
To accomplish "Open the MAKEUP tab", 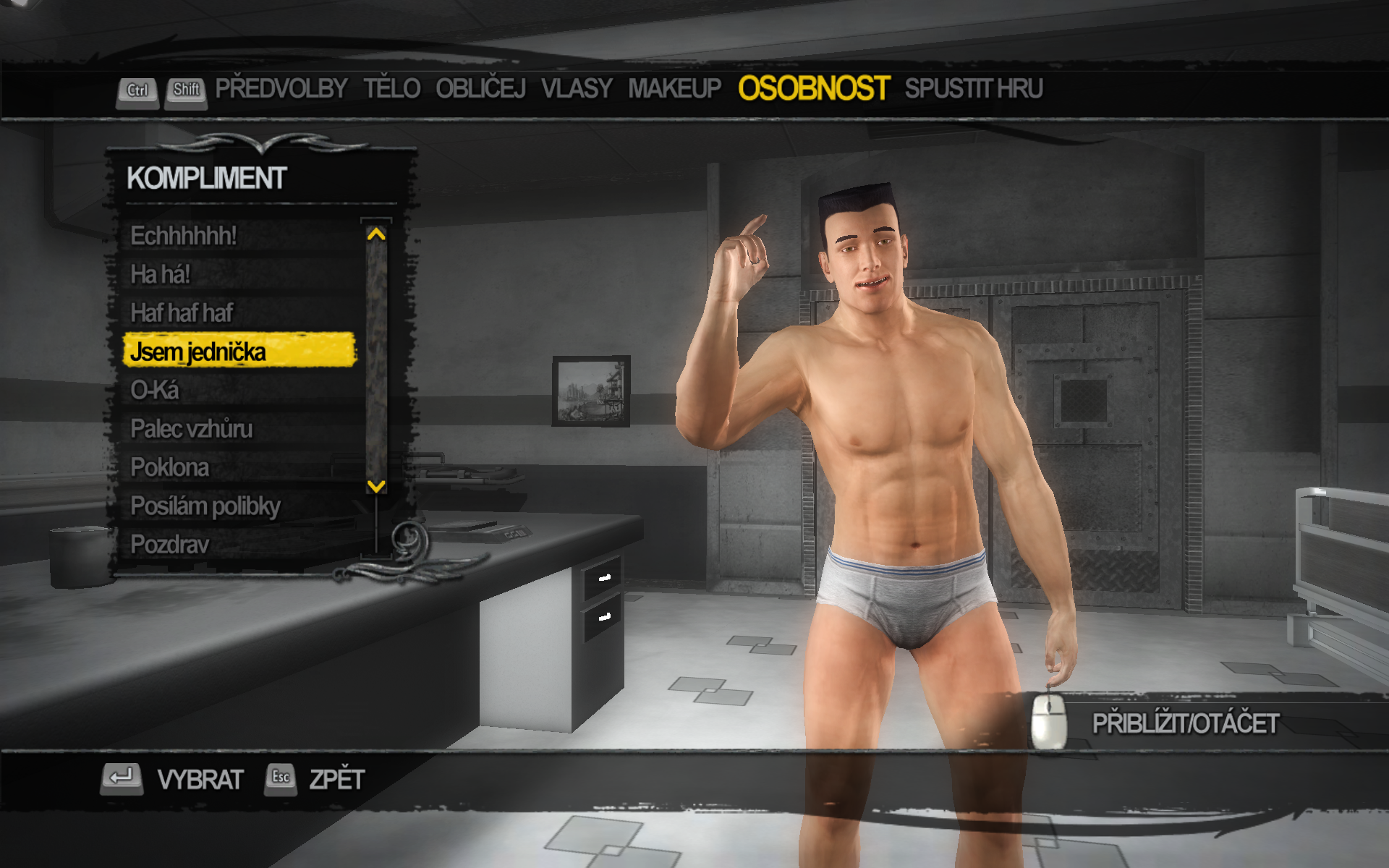I will click(674, 89).
